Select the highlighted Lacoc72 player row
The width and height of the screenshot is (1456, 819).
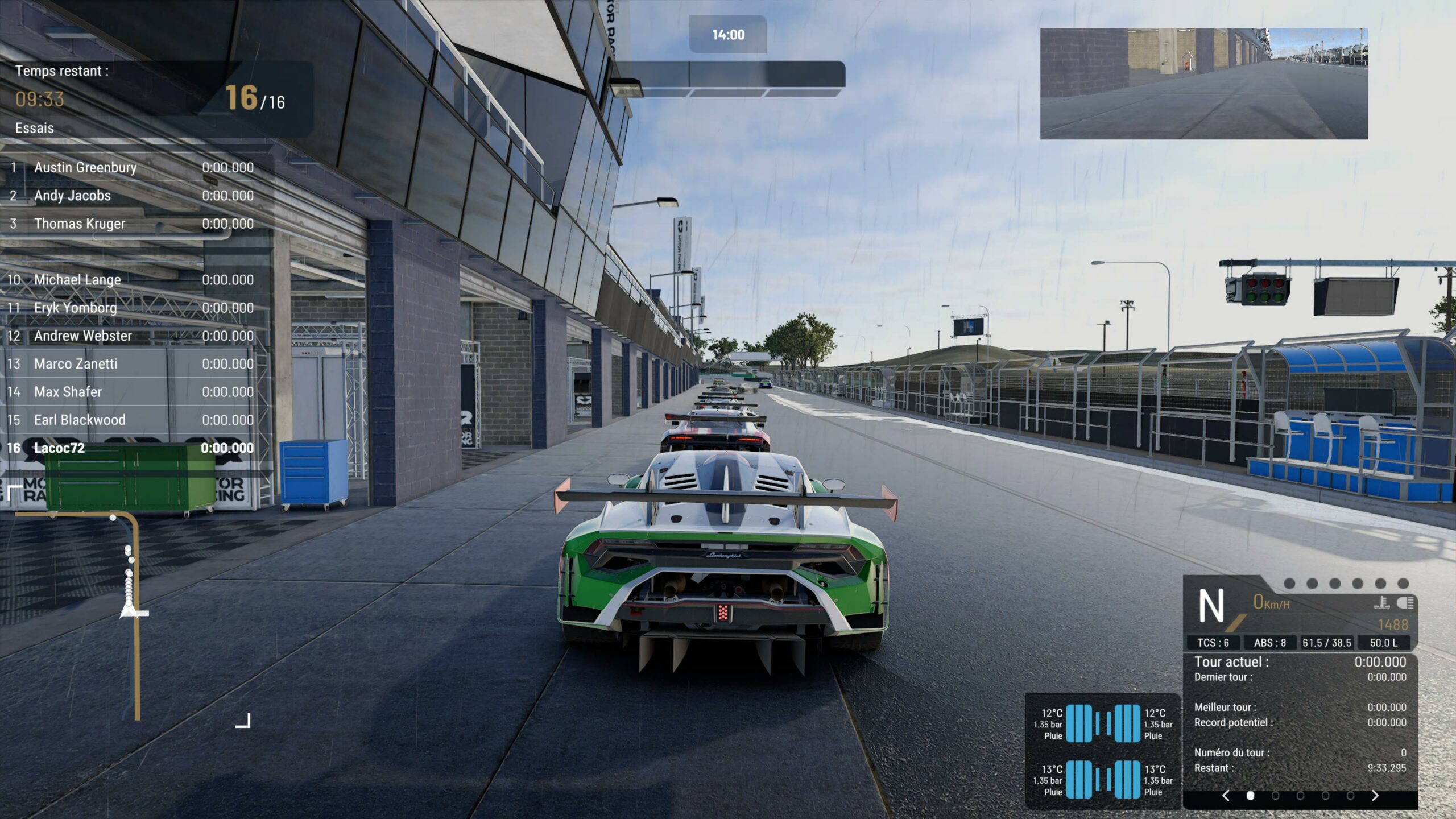pos(131,448)
